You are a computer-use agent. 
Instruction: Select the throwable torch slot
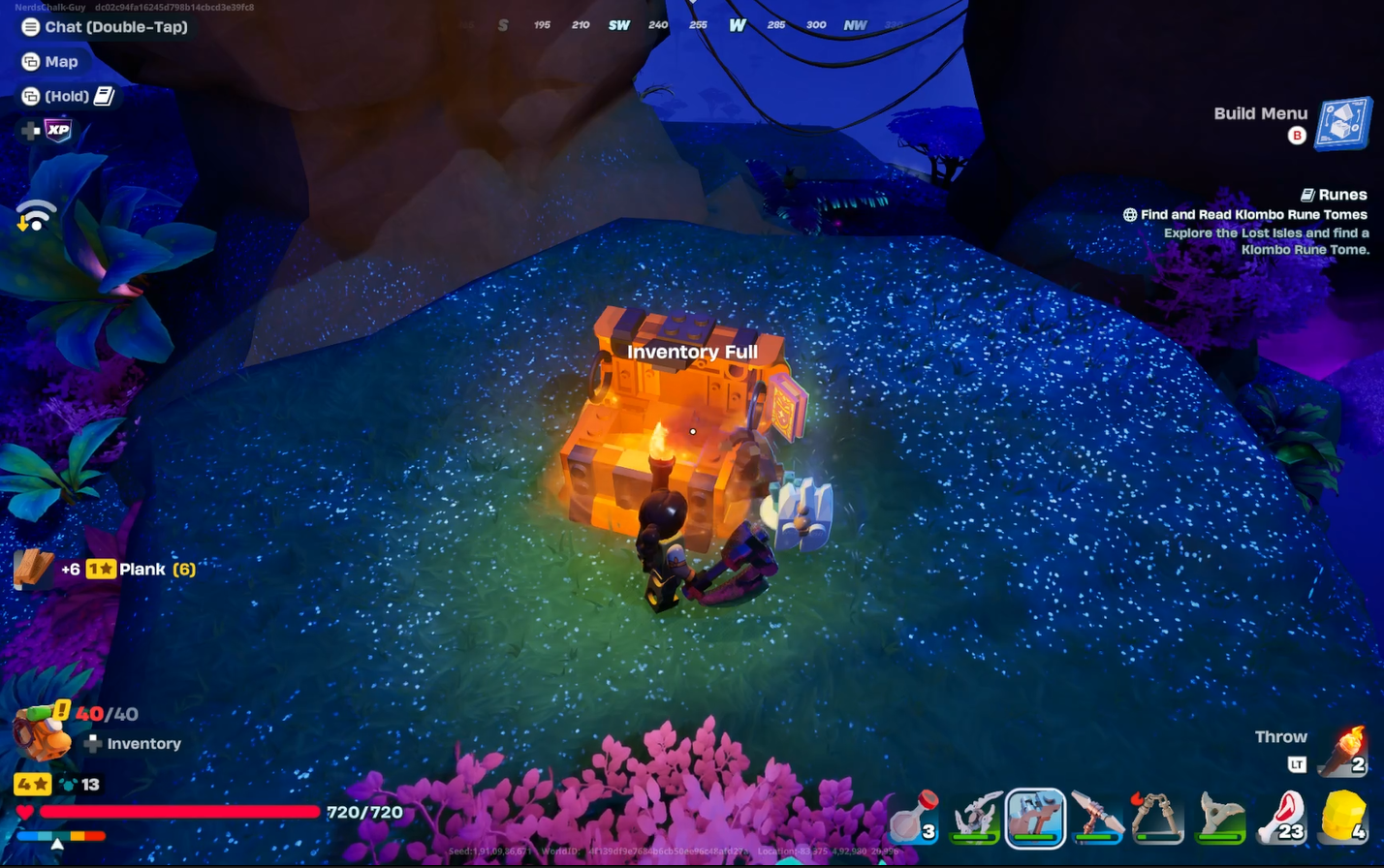coord(1346,753)
